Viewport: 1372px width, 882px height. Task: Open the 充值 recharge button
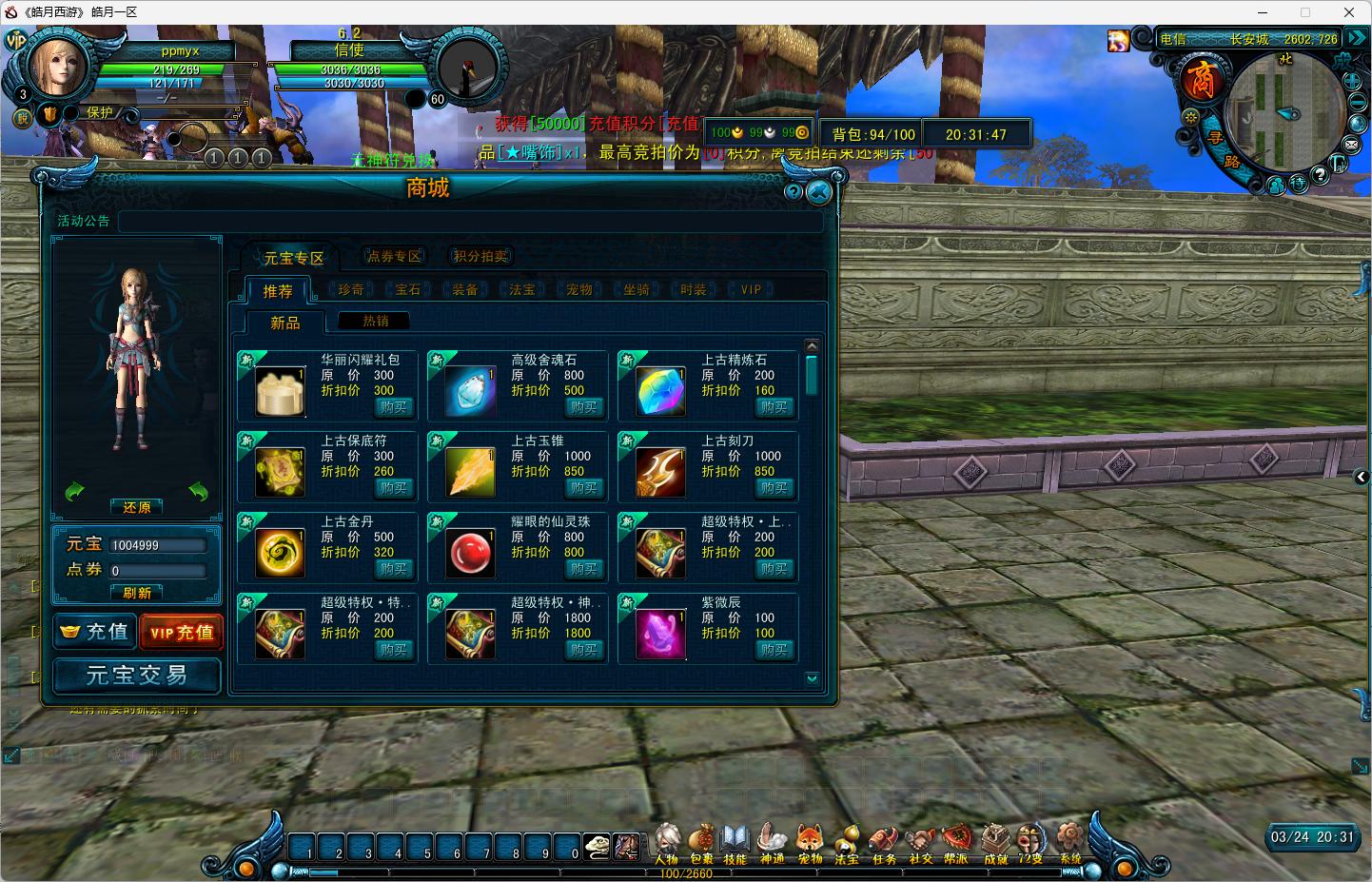(x=94, y=632)
